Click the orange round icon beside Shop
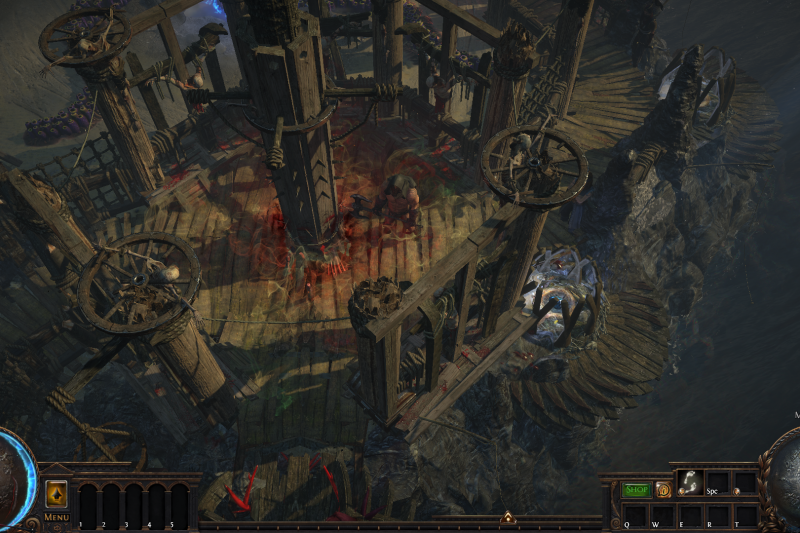Viewport: 800px width, 533px height. click(663, 490)
